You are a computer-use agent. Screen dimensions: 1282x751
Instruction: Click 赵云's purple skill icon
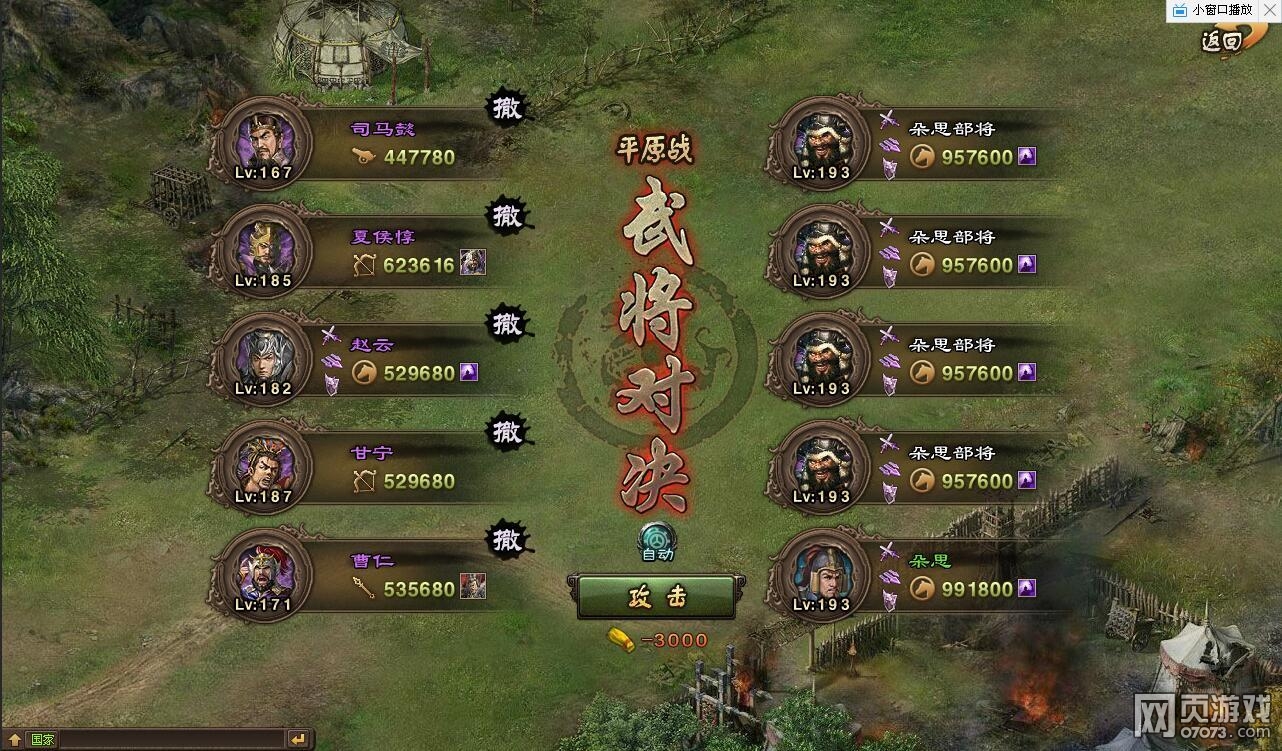[x=468, y=372]
